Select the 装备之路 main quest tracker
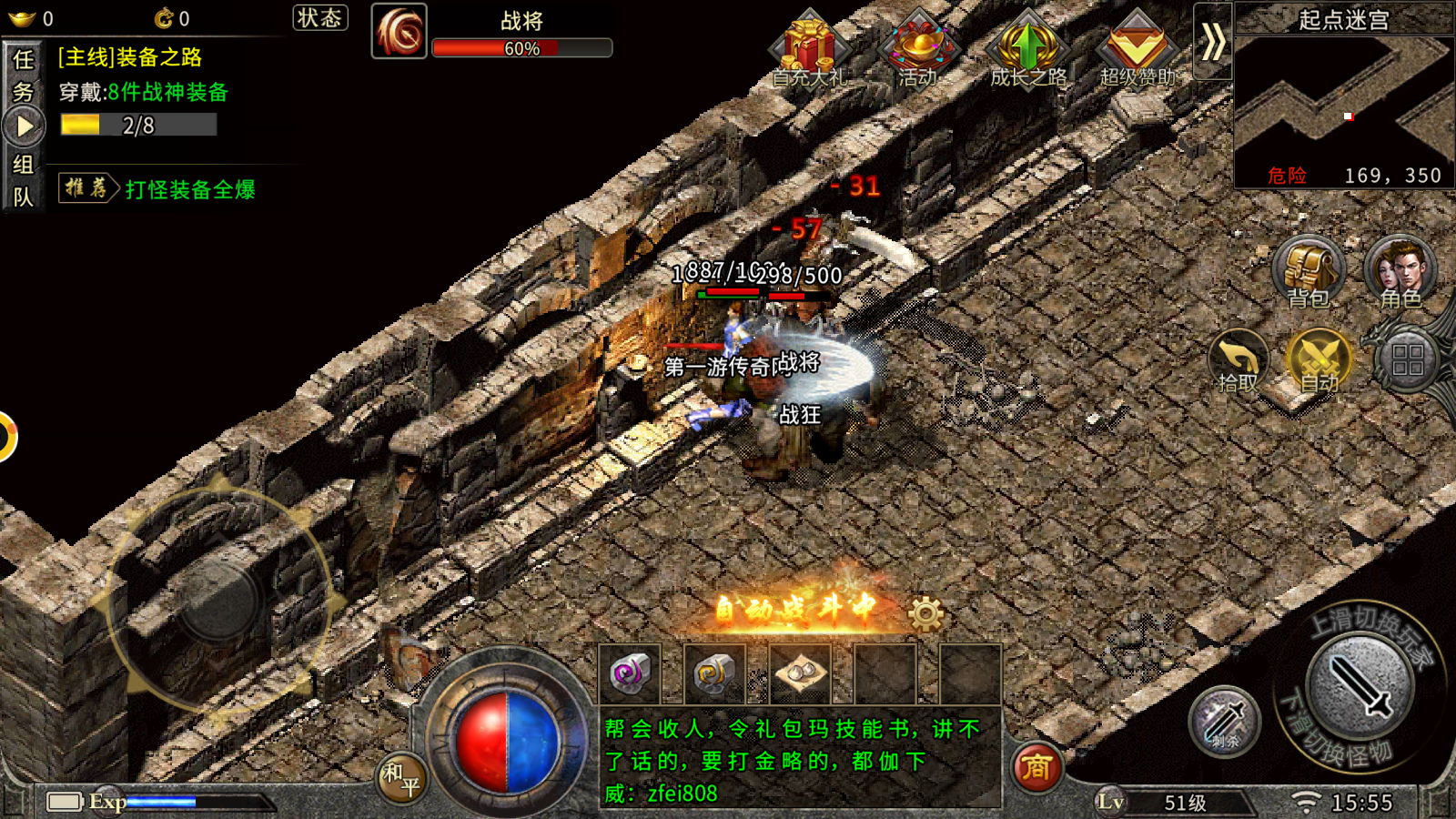The height and width of the screenshot is (819, 1456). [x=146, y=91]
